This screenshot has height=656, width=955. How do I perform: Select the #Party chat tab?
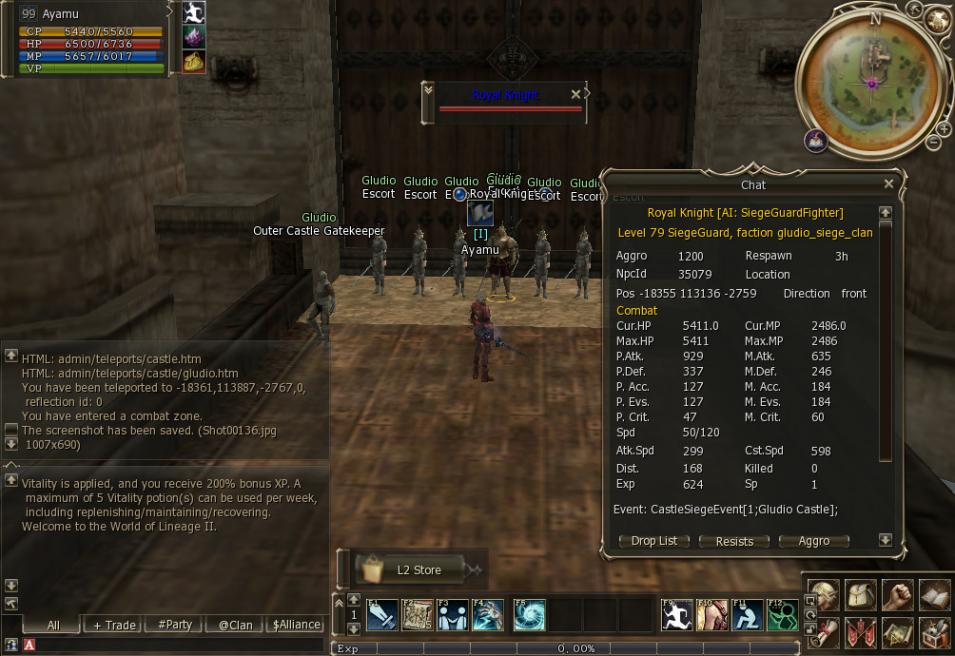(x=175, y=625)
